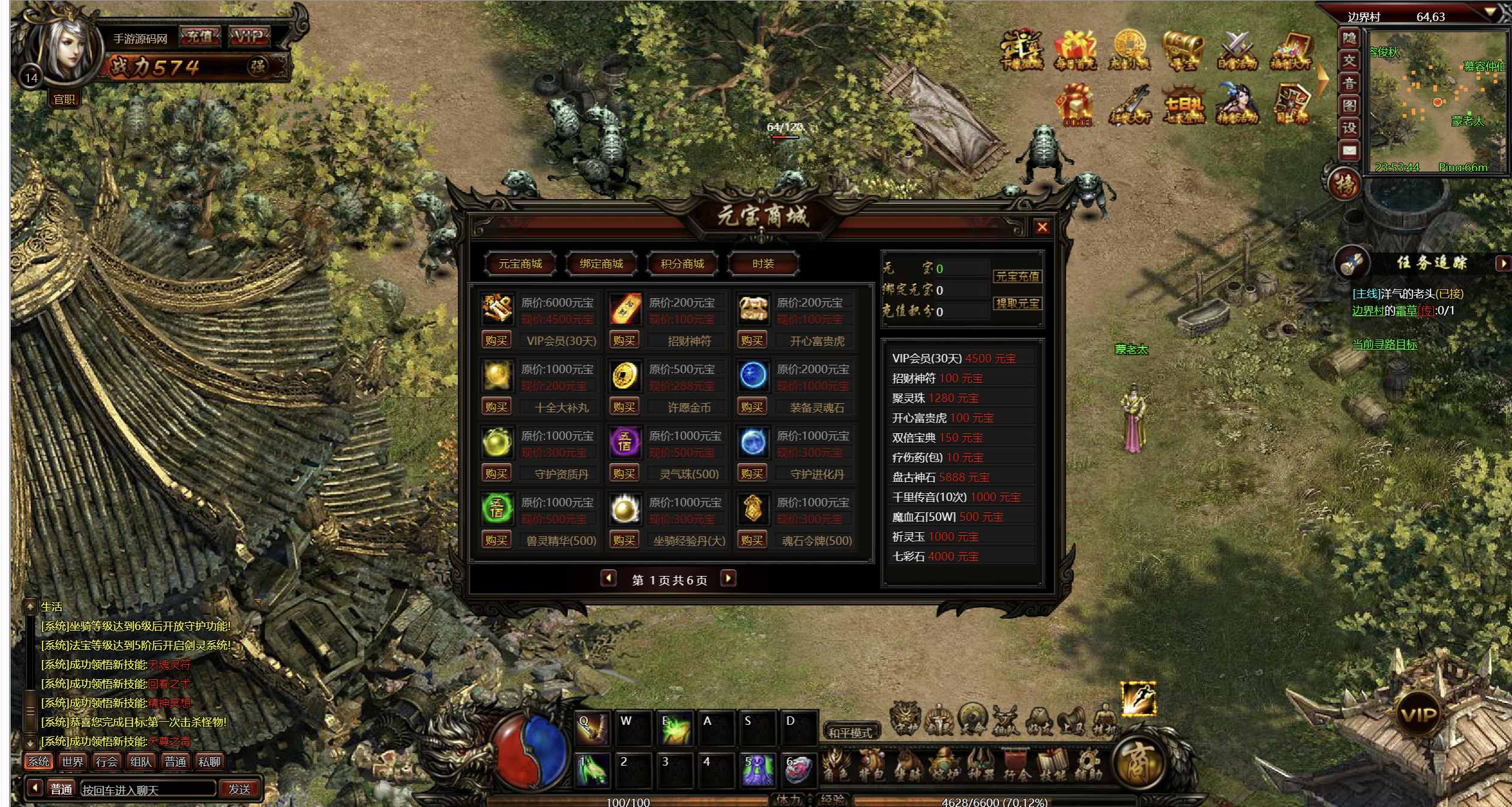Click the 元宝充值 recharge button
The width and height of the screenshot is (1512, 807).
point(1018,277)
